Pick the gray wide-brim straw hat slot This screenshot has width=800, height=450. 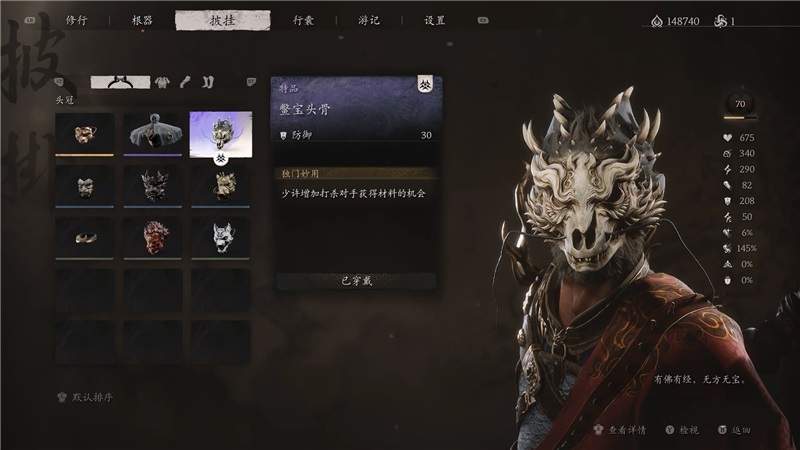click(153, 133)
